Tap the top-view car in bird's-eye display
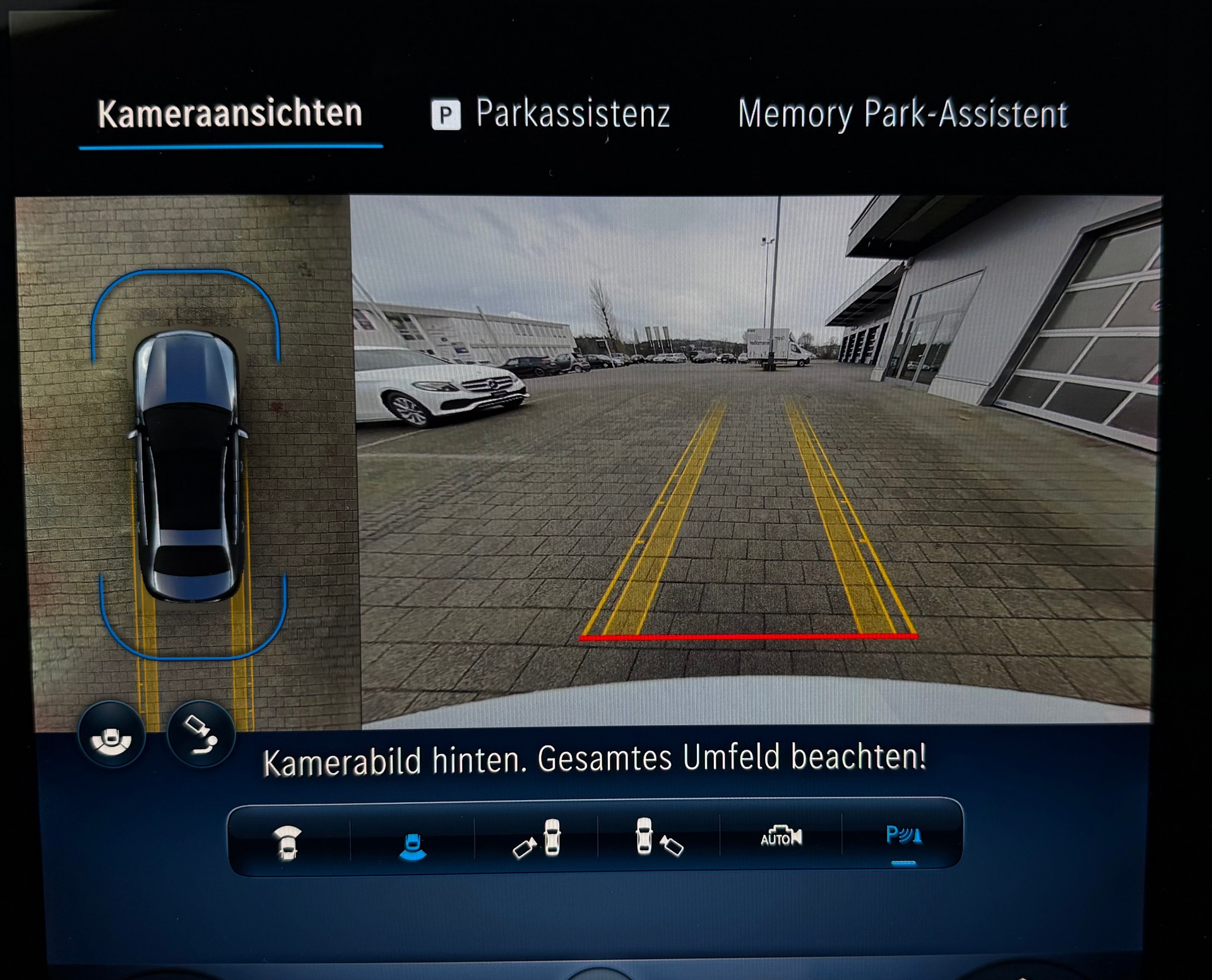The image size is (1212, 980). pos(191,467)
